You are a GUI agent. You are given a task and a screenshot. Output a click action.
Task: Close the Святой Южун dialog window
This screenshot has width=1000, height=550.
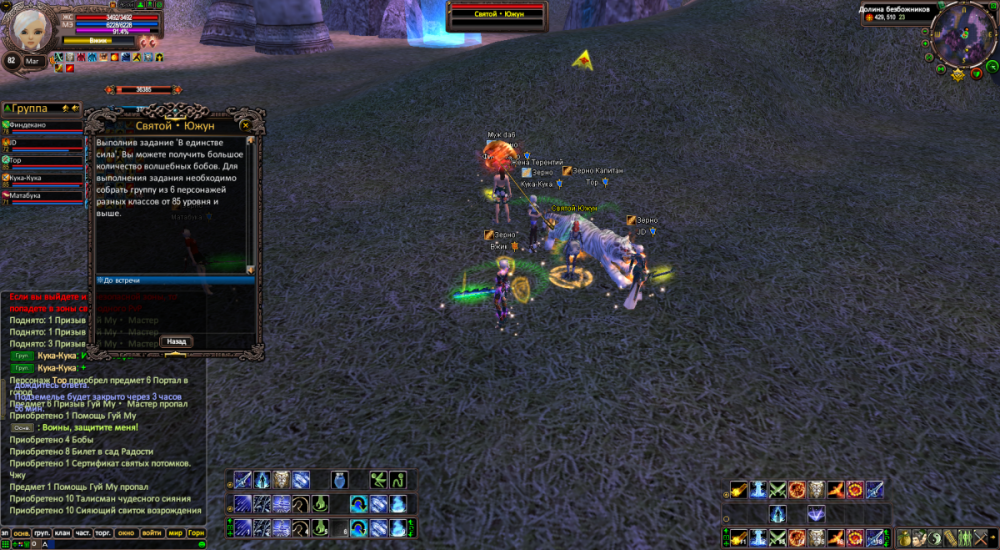tap(246, 126)
